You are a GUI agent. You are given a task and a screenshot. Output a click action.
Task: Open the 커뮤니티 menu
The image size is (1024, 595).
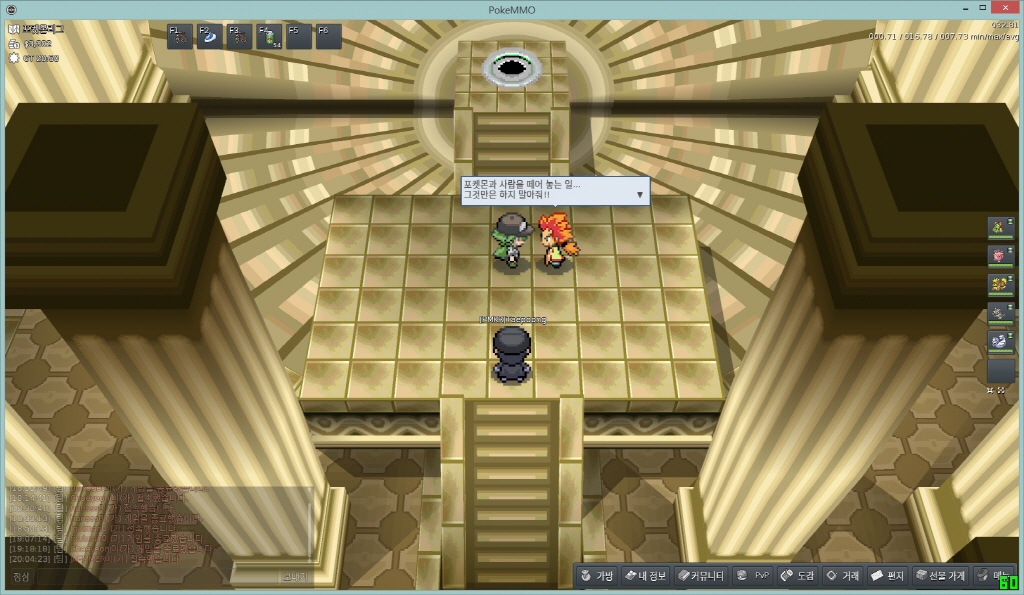(x=701, y=576)
